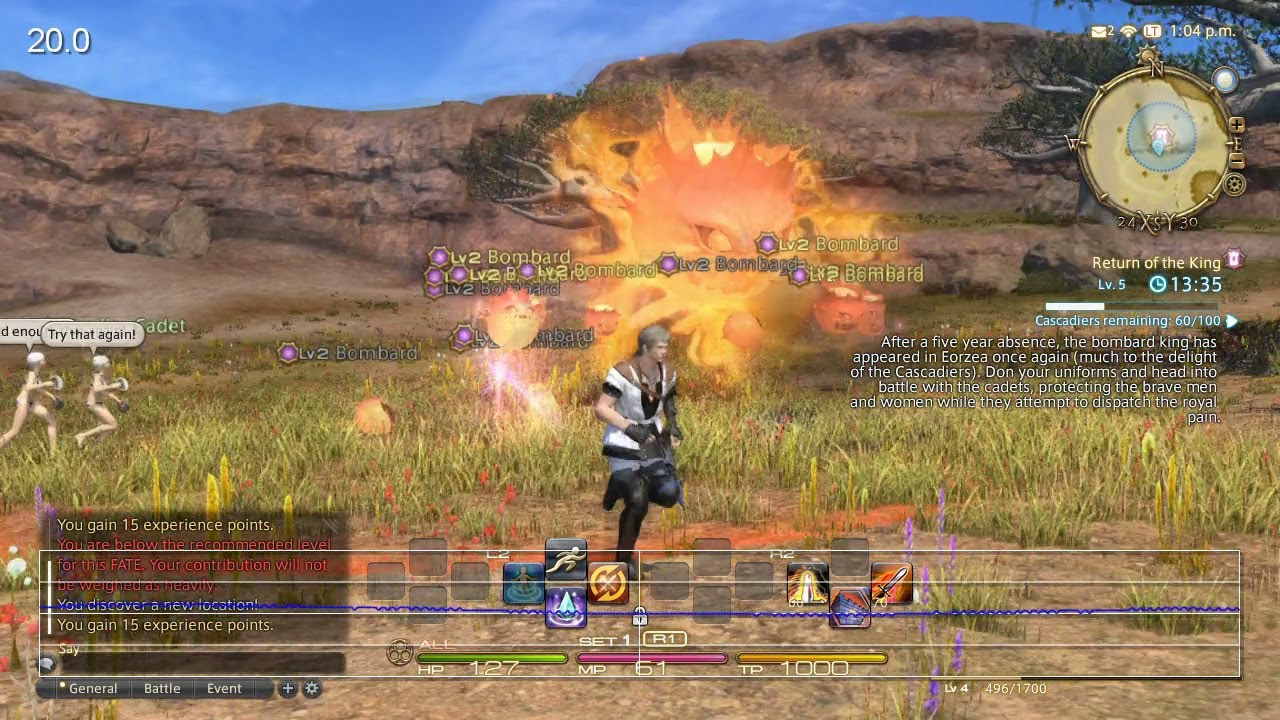Toggle the ALL party list filter

point(434,646)
